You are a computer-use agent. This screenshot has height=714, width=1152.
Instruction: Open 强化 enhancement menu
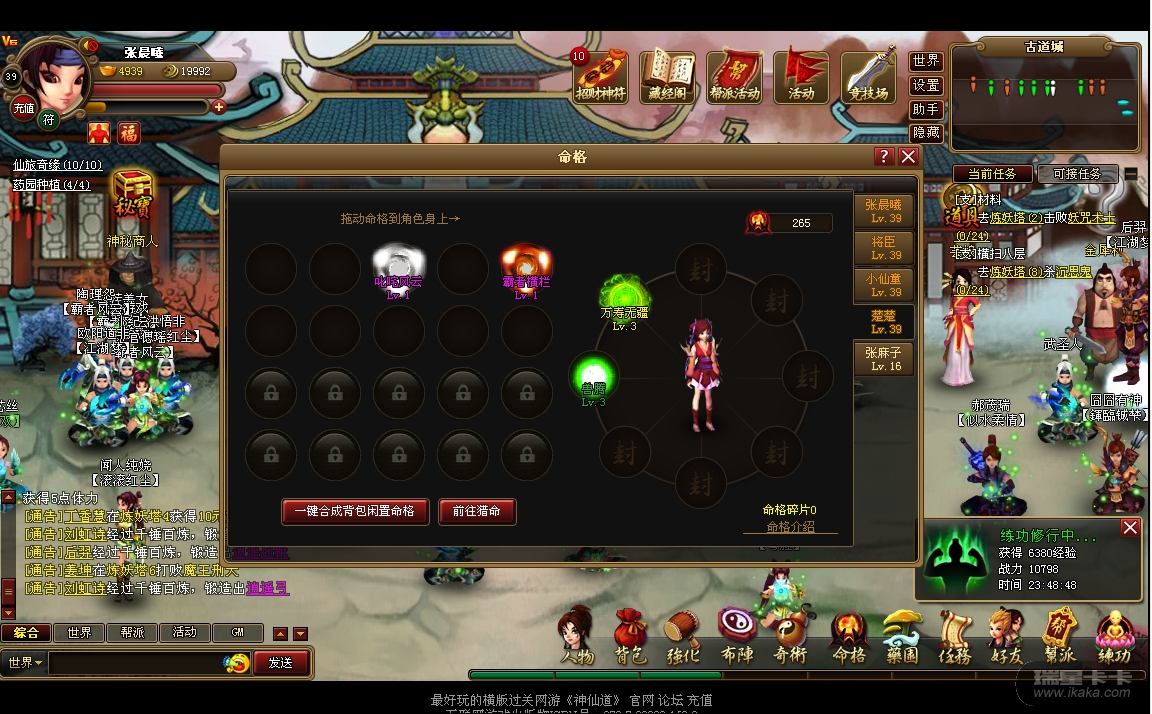[x=684, y=636]
